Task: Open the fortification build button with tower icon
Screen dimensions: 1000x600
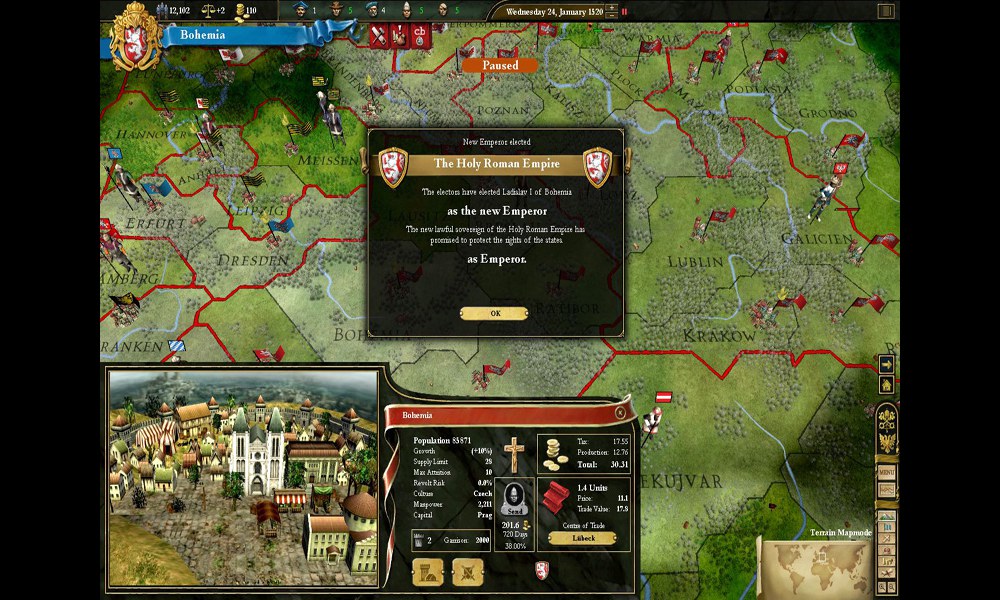Action: click(x=427, y=572)
